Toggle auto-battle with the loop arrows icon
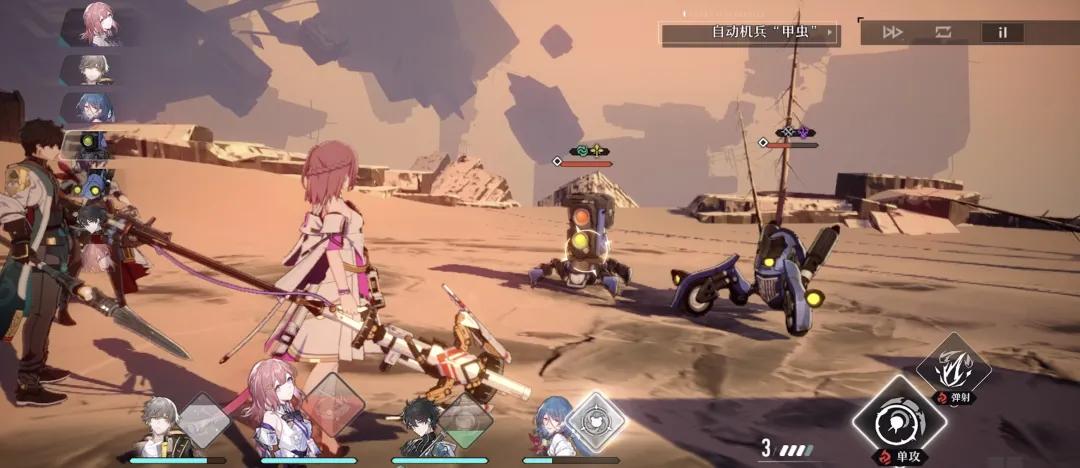The image size is (1080, 468). coord(944,32)
